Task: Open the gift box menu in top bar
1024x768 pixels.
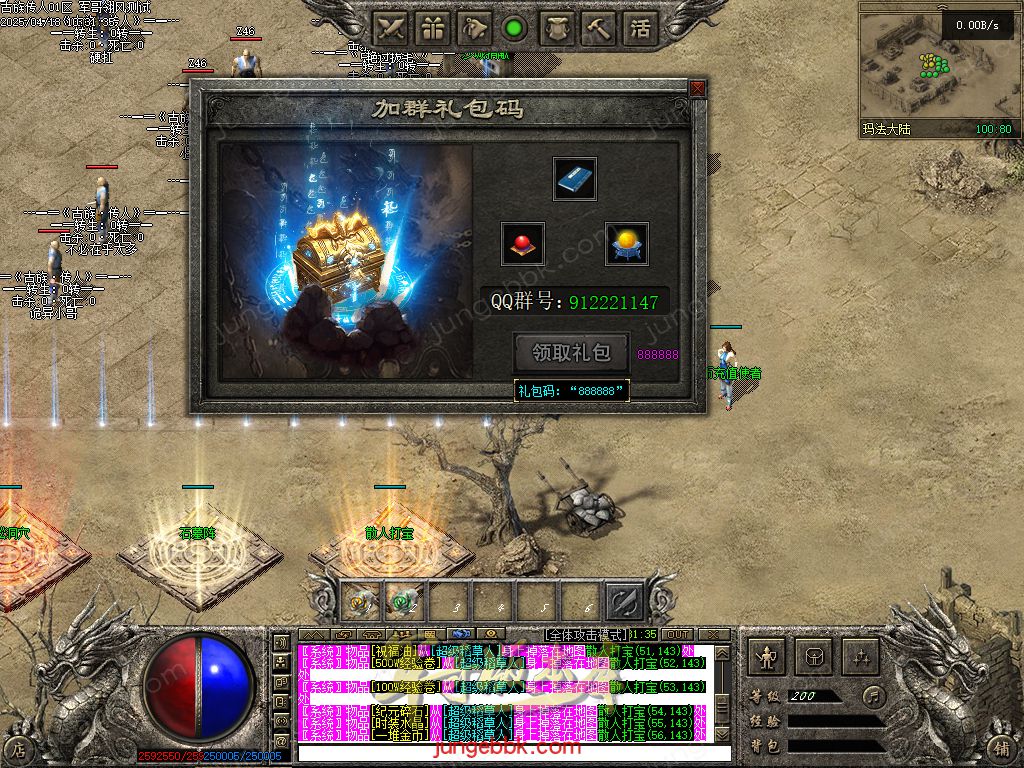Action: [x=432, y=28]
